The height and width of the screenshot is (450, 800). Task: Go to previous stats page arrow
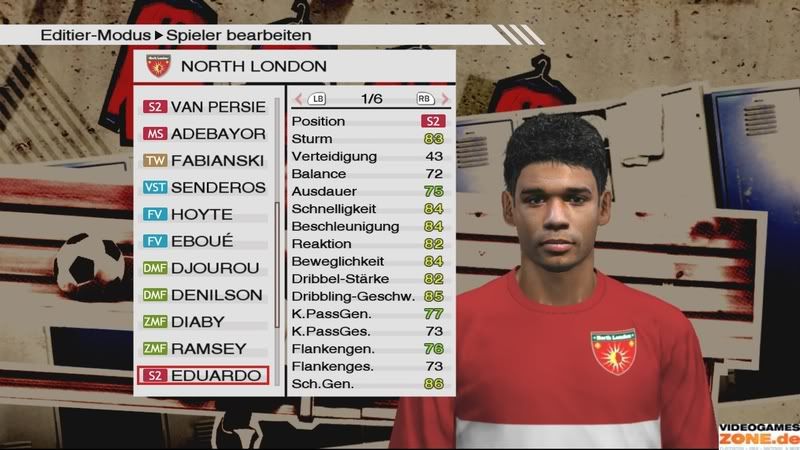coord(299,99)
